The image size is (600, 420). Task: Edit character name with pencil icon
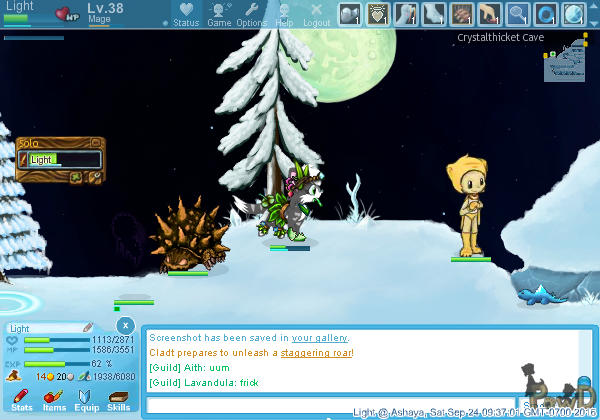click(x=87, y=327)
